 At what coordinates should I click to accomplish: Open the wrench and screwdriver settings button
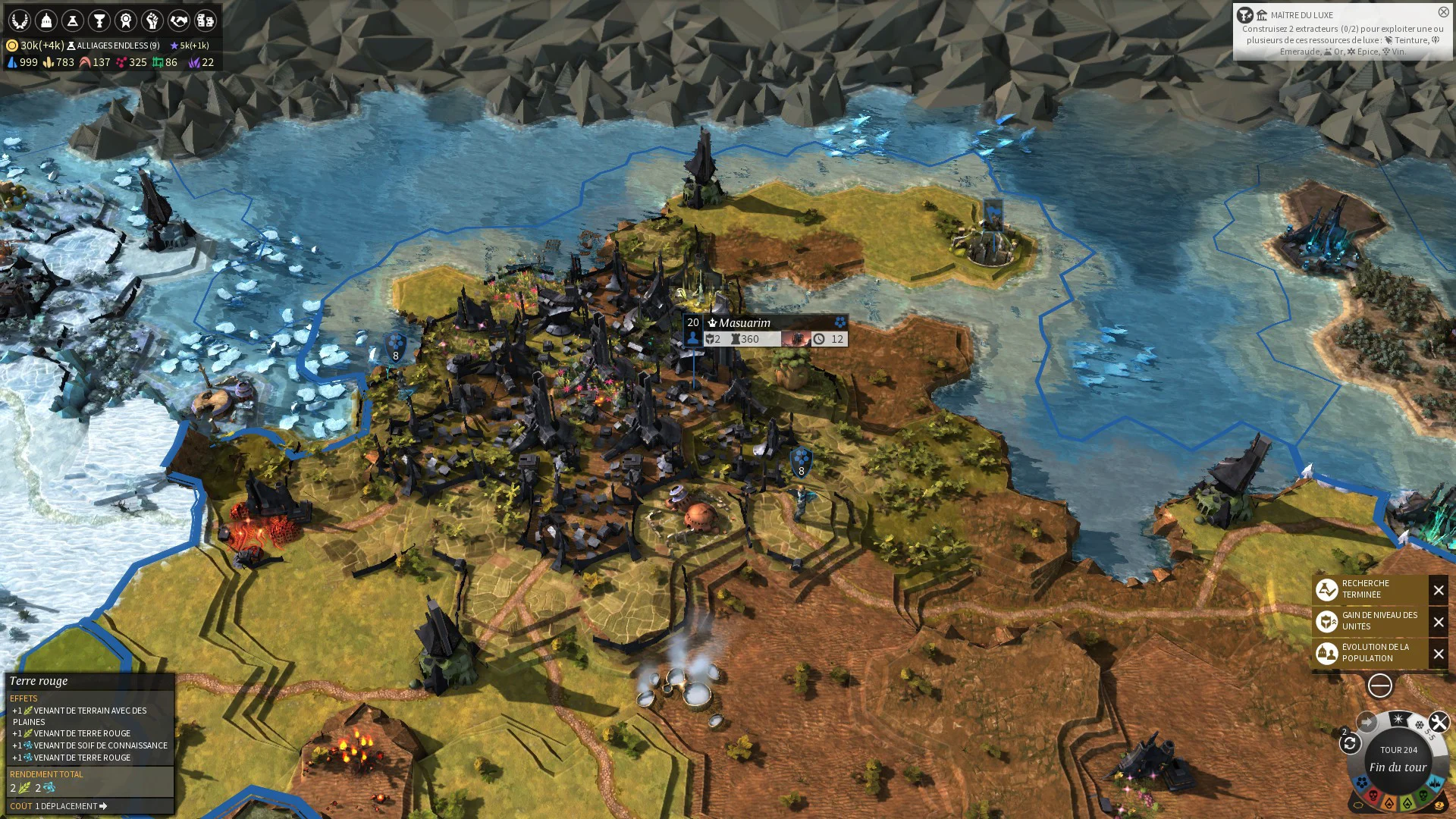pos(1439,722)
